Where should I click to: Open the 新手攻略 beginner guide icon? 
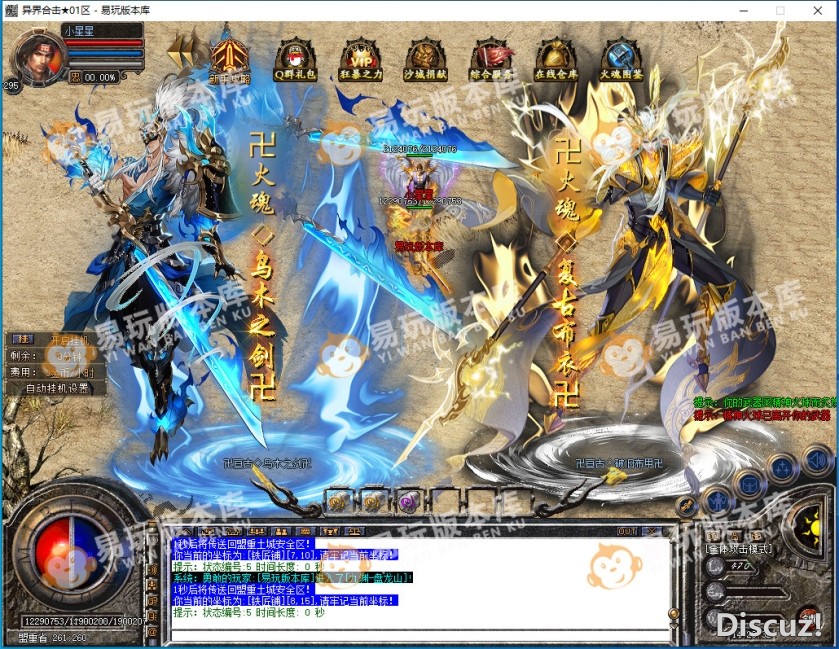point(227,58)
